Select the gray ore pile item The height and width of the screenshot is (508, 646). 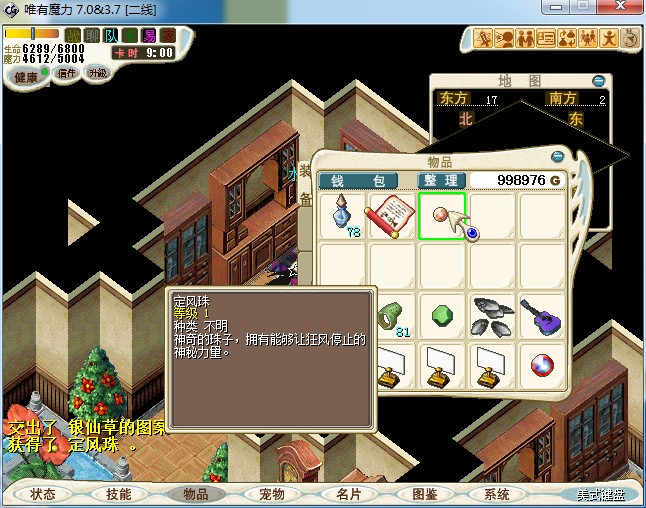491,316
